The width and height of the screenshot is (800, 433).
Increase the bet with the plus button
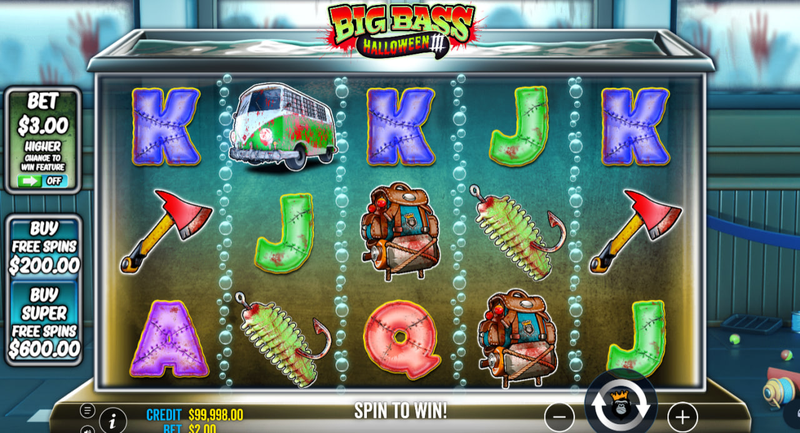682,416
